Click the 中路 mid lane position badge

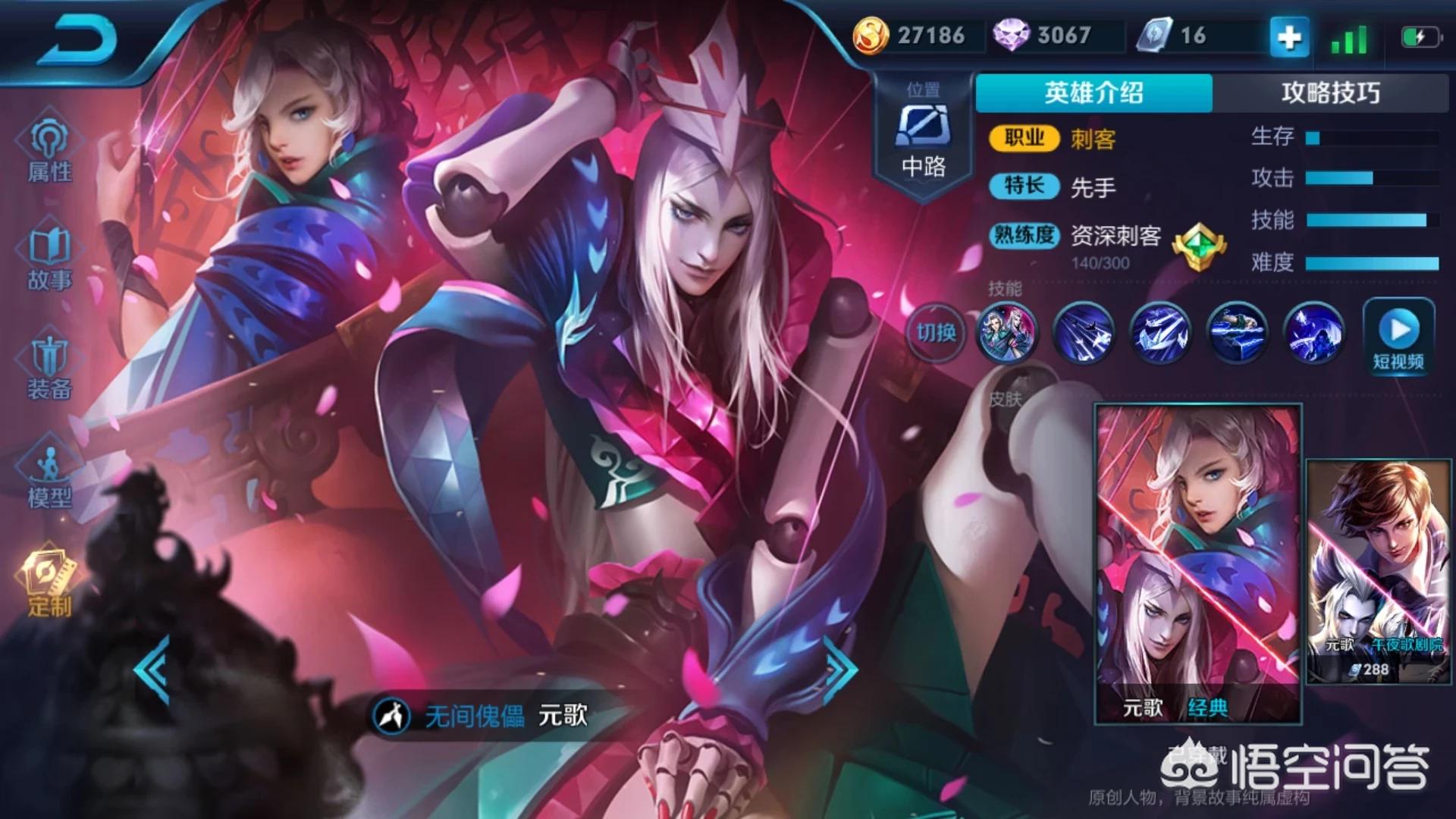[923, 138]
